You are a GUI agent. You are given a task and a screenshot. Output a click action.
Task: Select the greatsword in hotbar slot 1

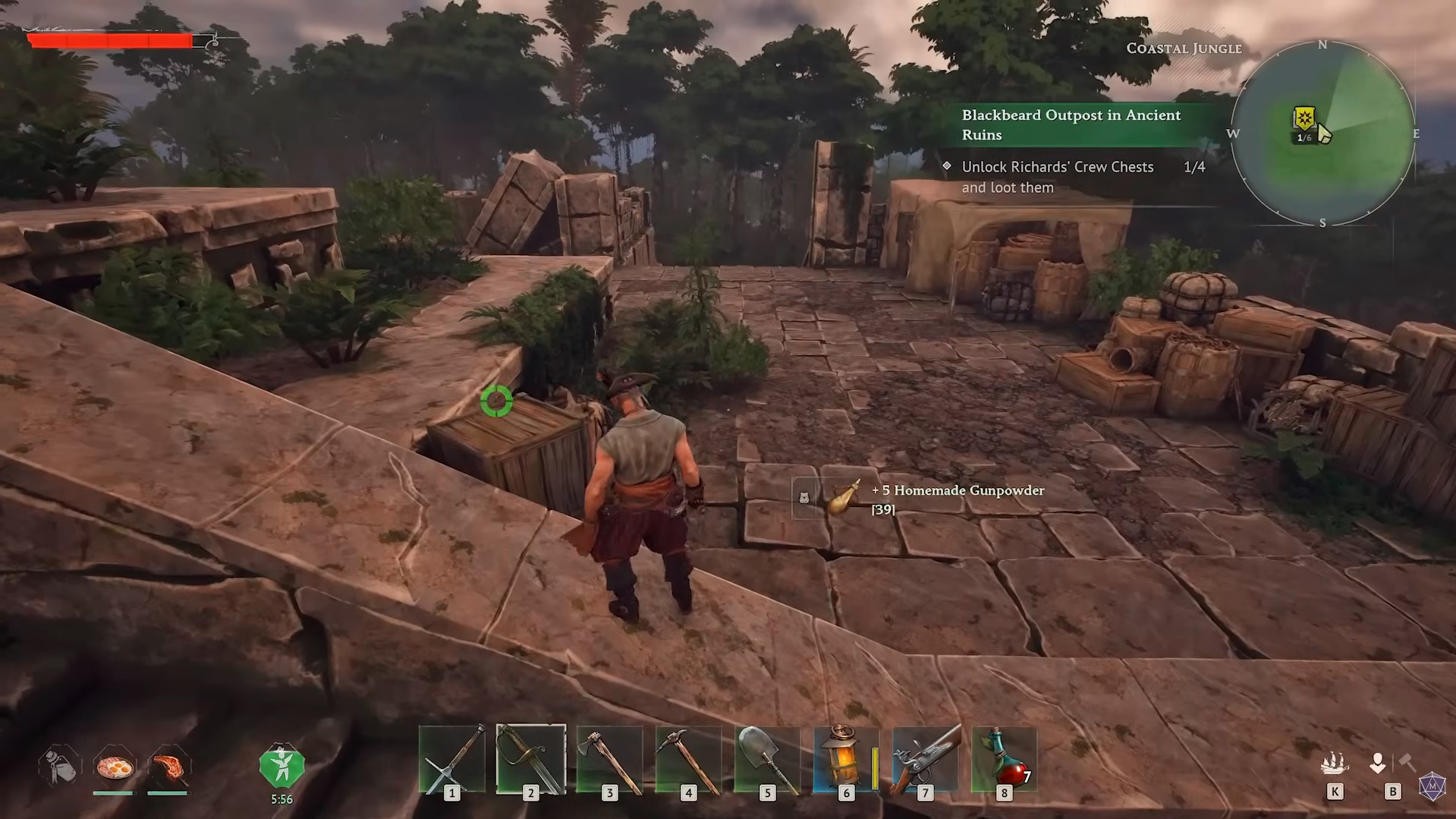click(452, 761)
